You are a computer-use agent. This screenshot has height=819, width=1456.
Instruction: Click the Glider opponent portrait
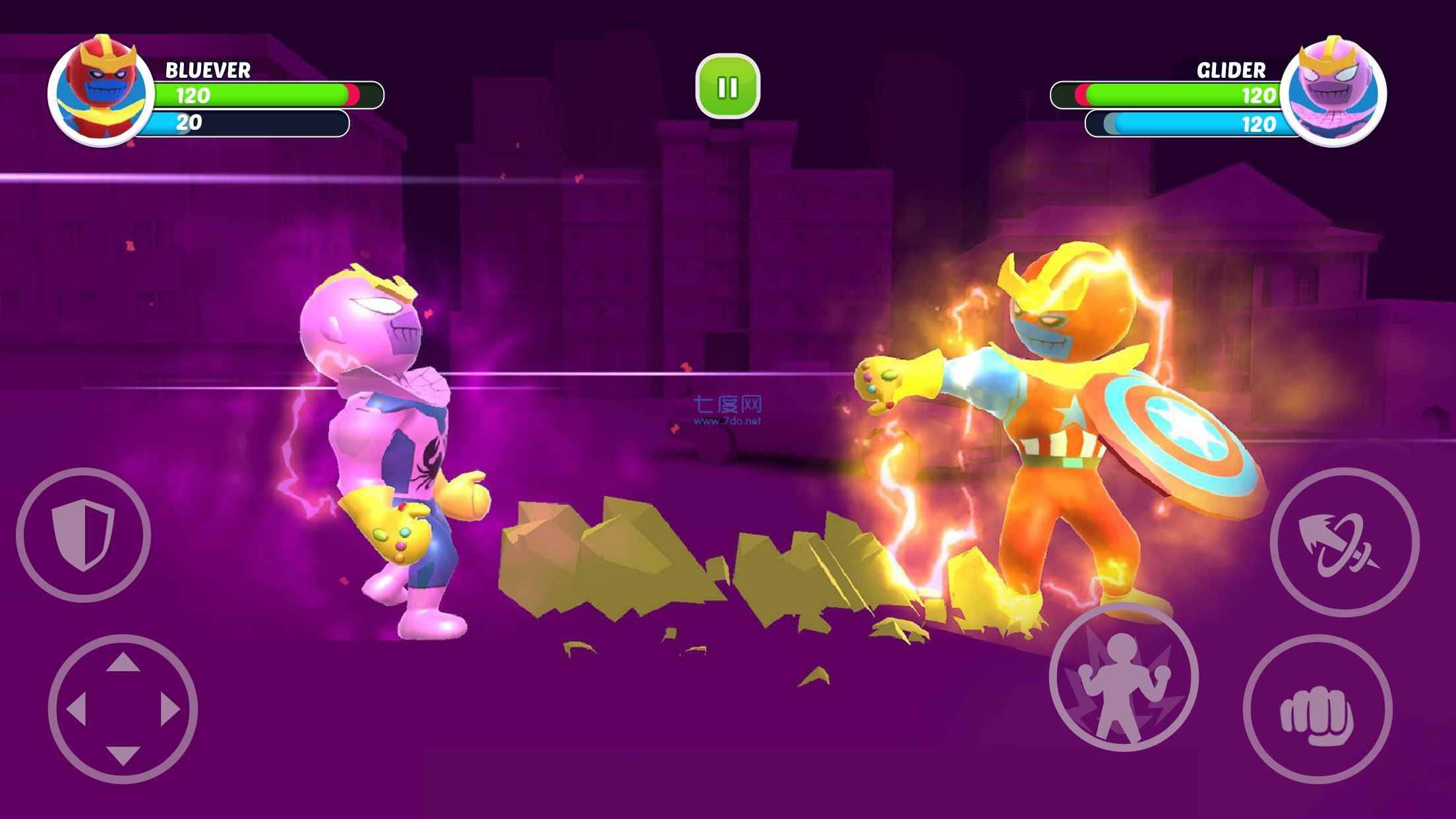1333,91
